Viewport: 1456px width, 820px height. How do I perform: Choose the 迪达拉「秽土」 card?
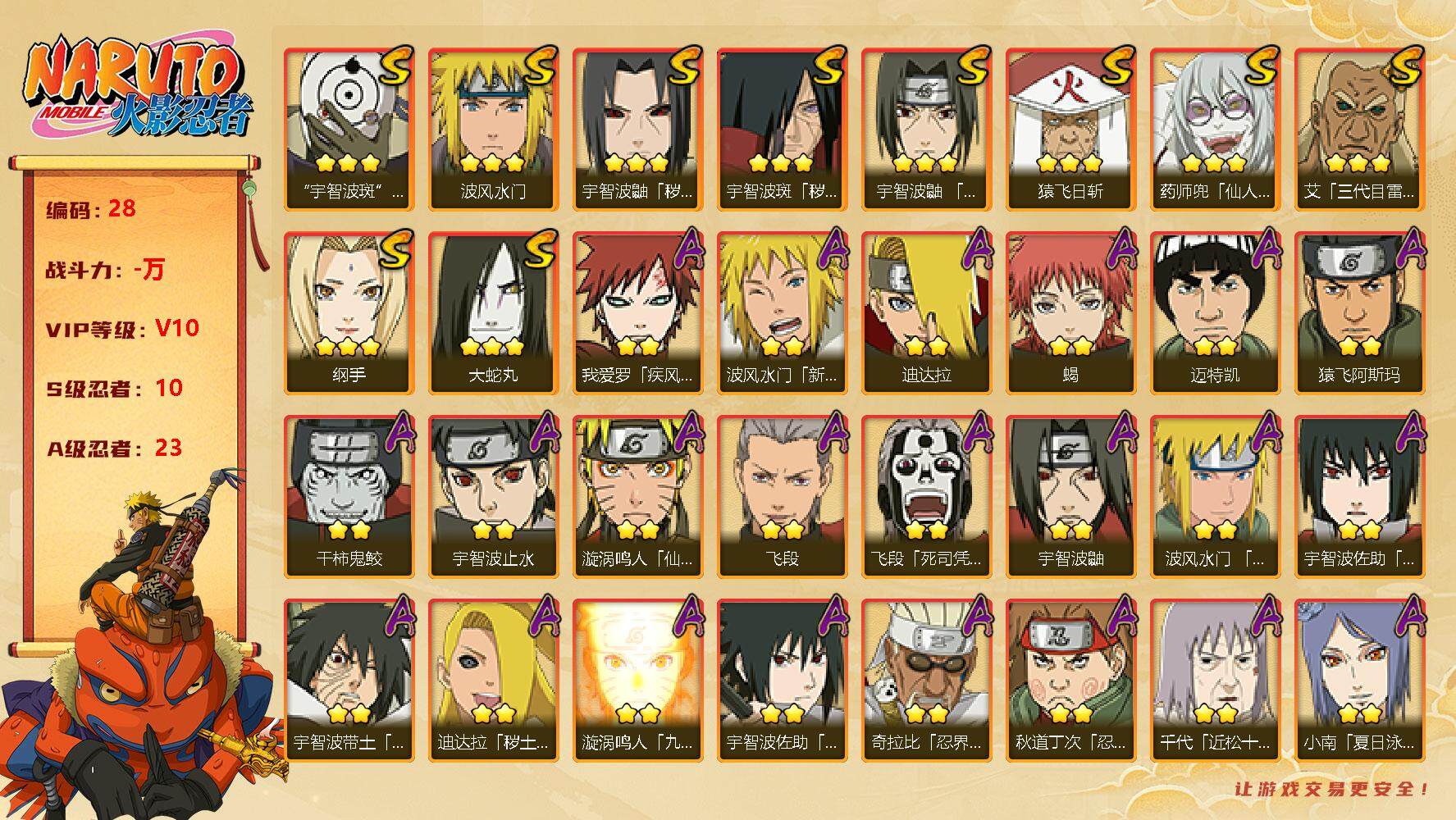tap(493, 680)
